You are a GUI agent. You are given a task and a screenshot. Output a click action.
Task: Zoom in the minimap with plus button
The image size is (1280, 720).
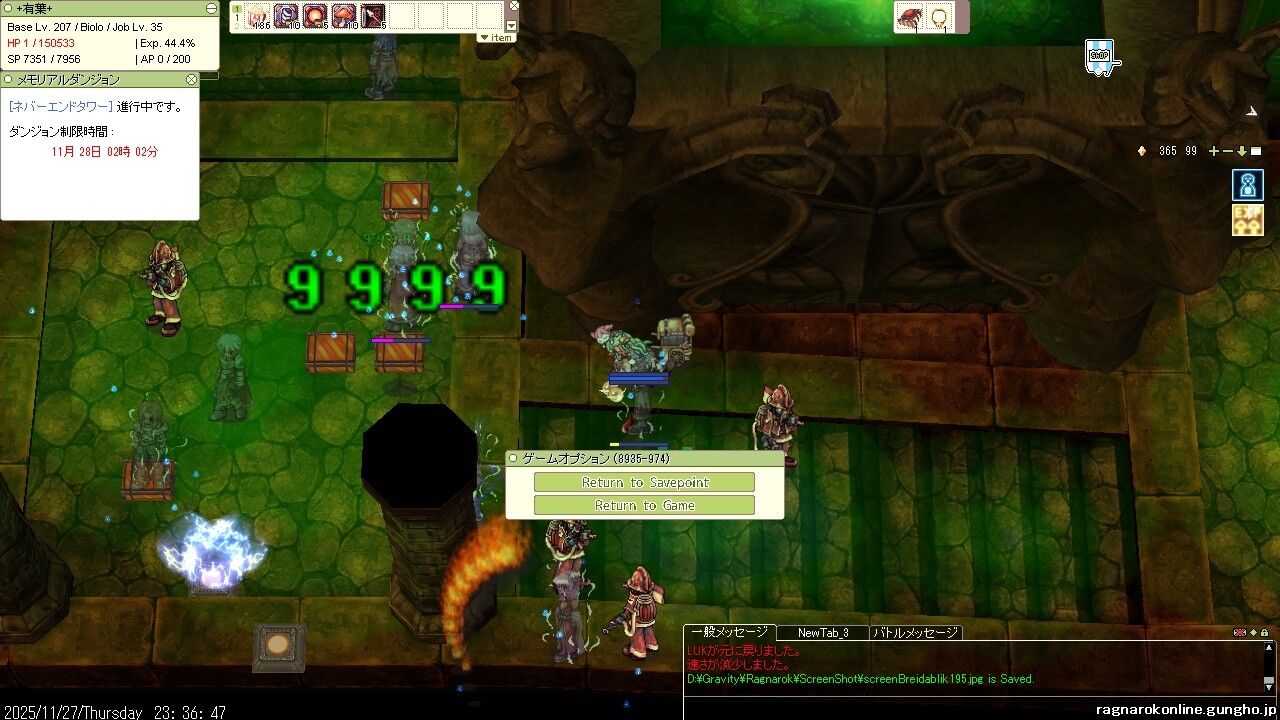coord(1214,151)
